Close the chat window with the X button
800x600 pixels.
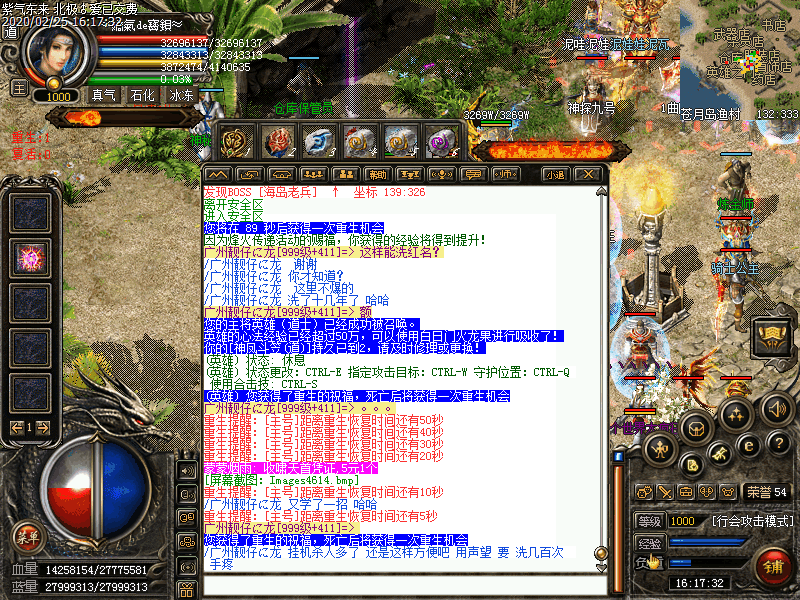coord(591,174)
